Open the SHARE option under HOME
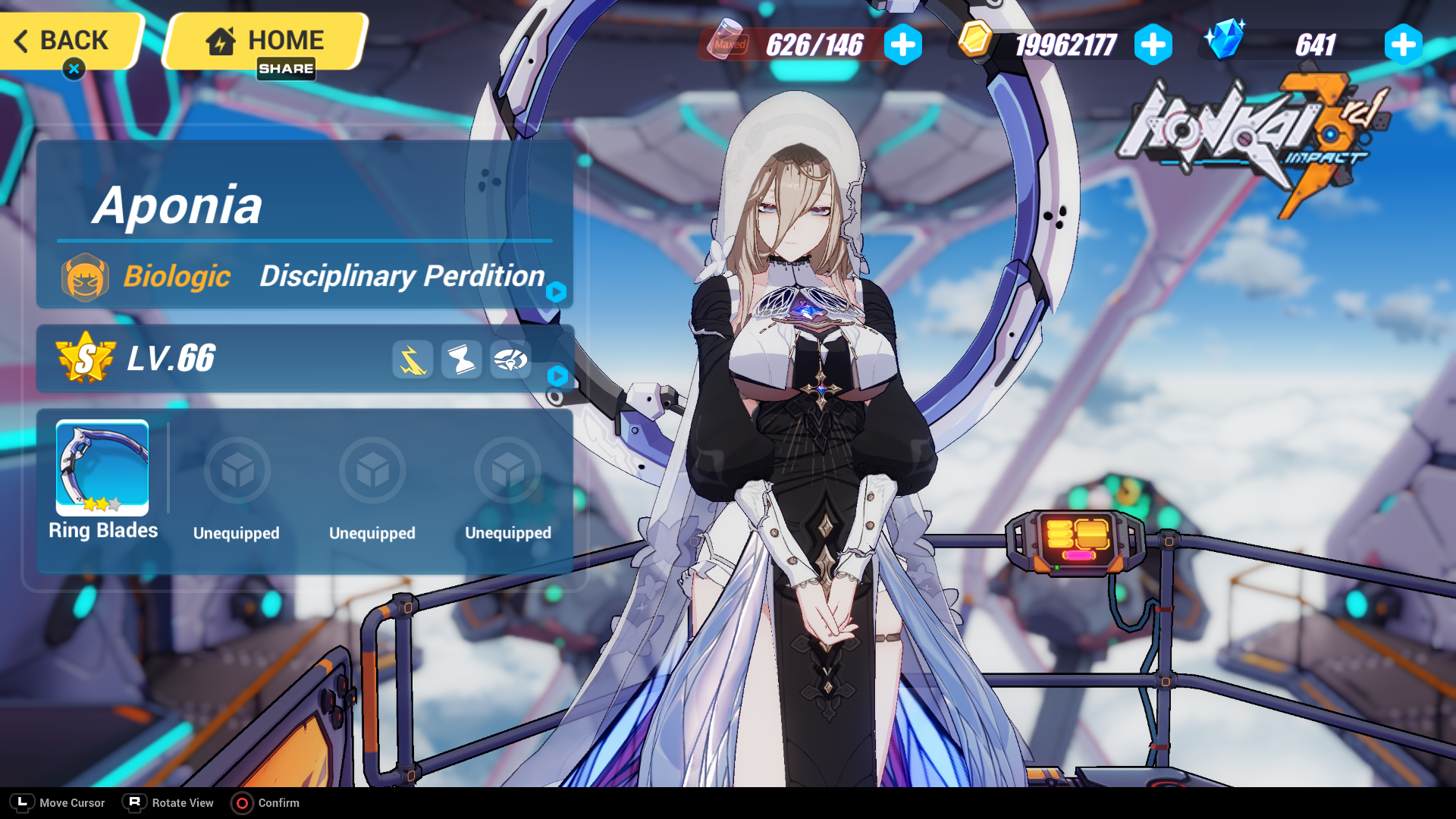 pyautogui.click(x=287, y=69)
